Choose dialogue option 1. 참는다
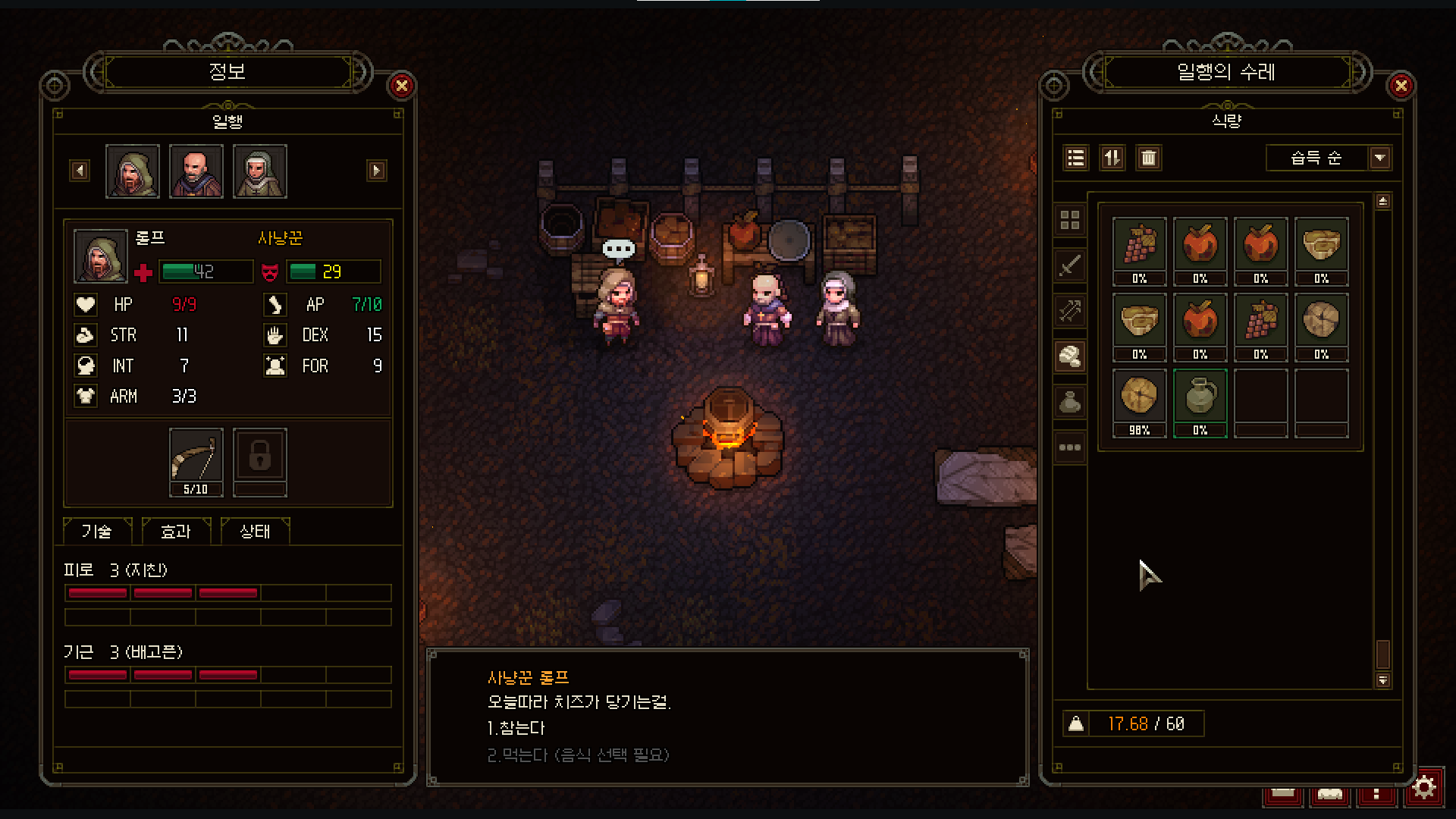The height and width of the screenshot is (819, 1456). [516, 728]
